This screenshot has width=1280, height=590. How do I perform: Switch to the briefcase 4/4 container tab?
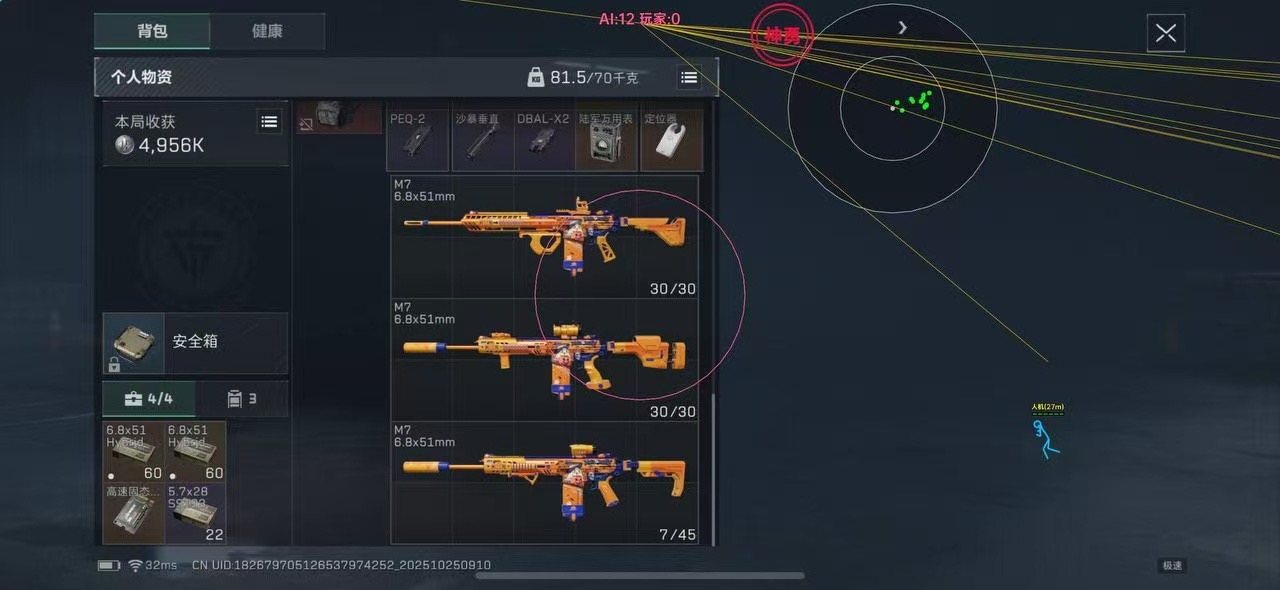click(x=149, y=399)
